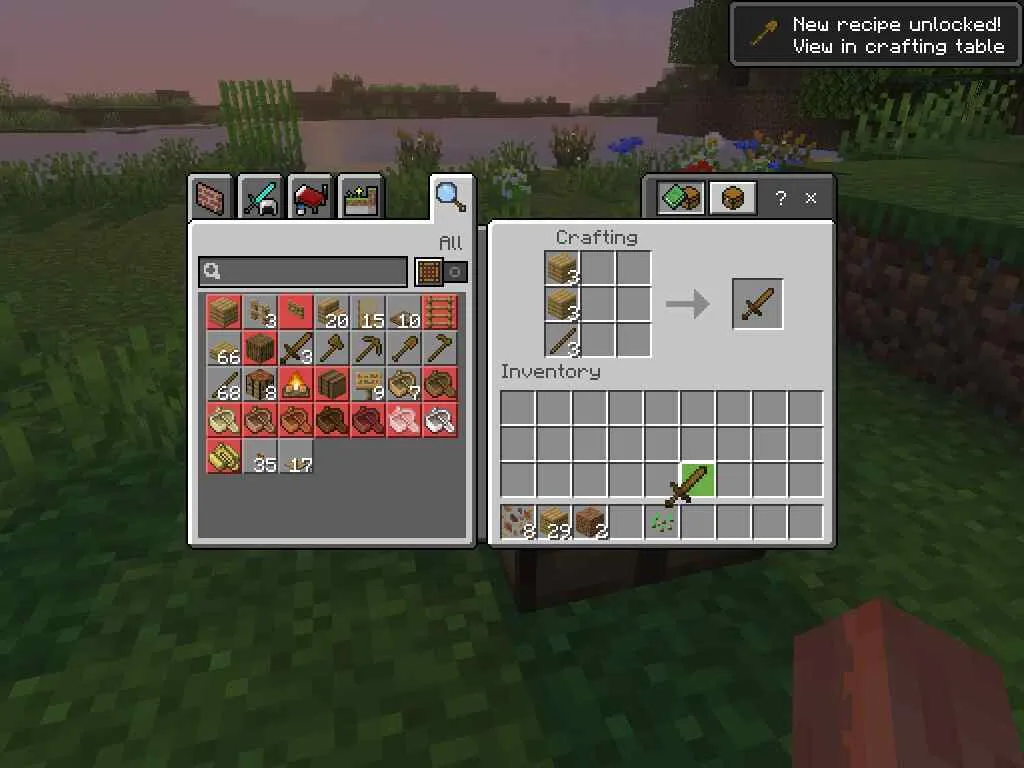Choose the wooden sword recipe
The width and height of the screenshot is (1024, 768).
pos(296,348)
